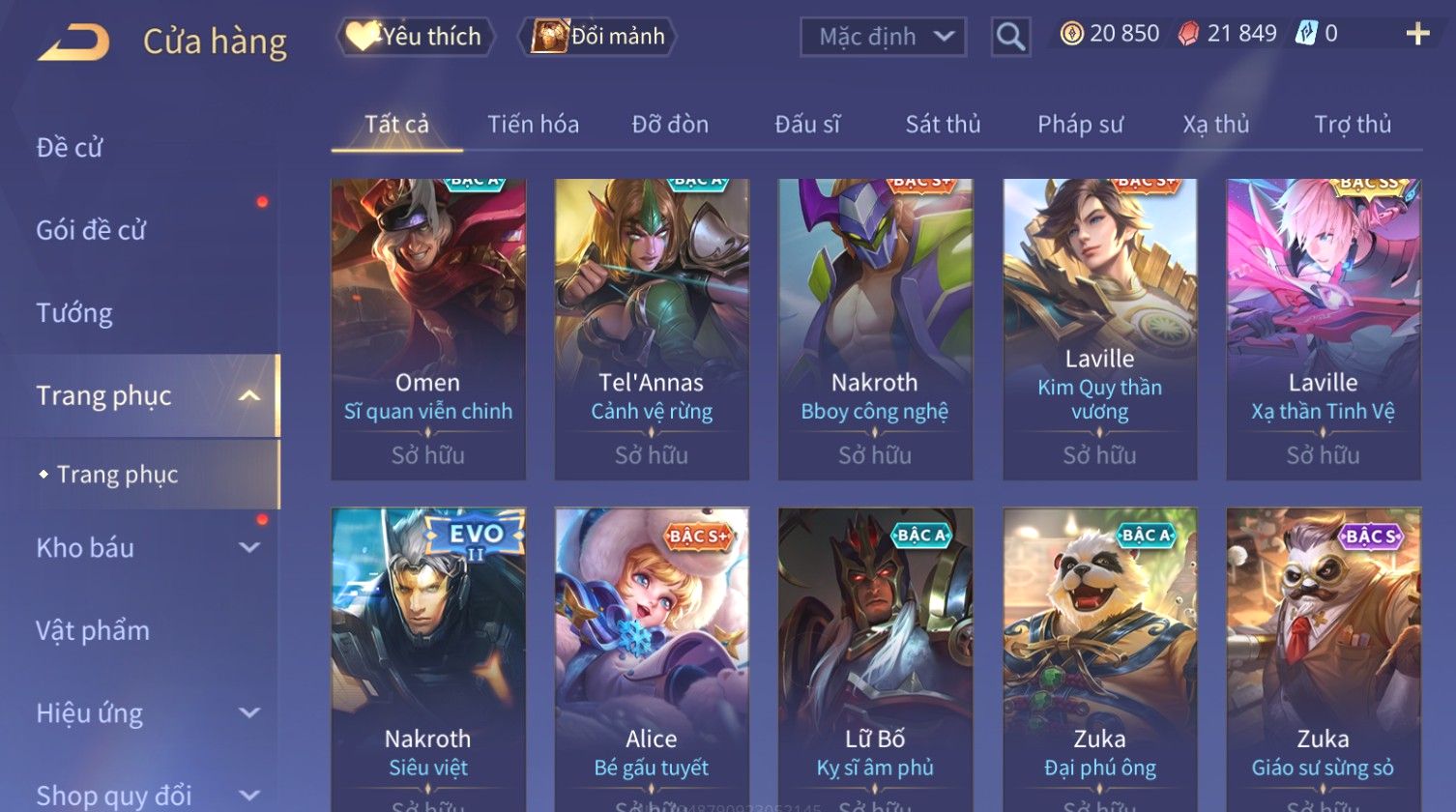Image resolution: width=1456 pixels, height=812 pixels.
Task: Add currency with the plus button
Action: click(x=1417, y=35)
